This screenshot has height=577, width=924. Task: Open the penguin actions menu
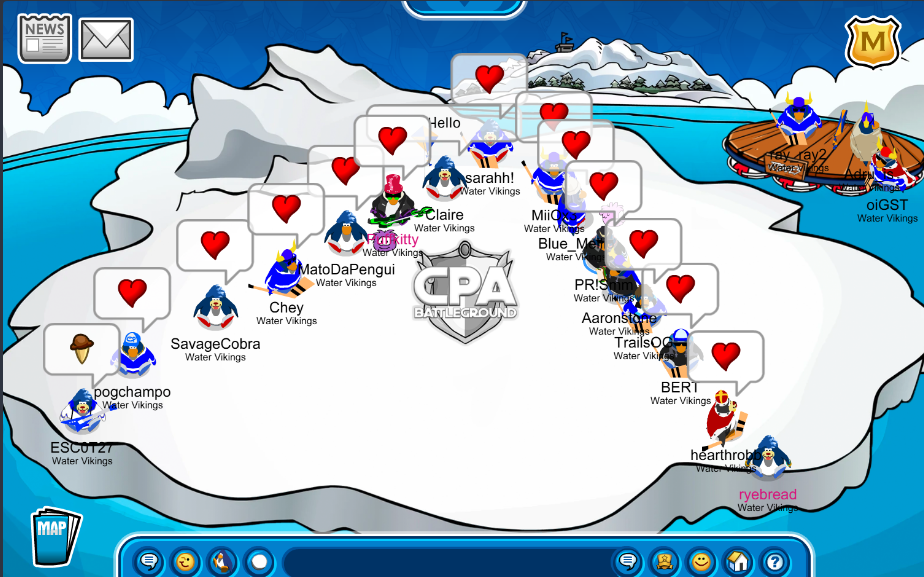(222, 561)
